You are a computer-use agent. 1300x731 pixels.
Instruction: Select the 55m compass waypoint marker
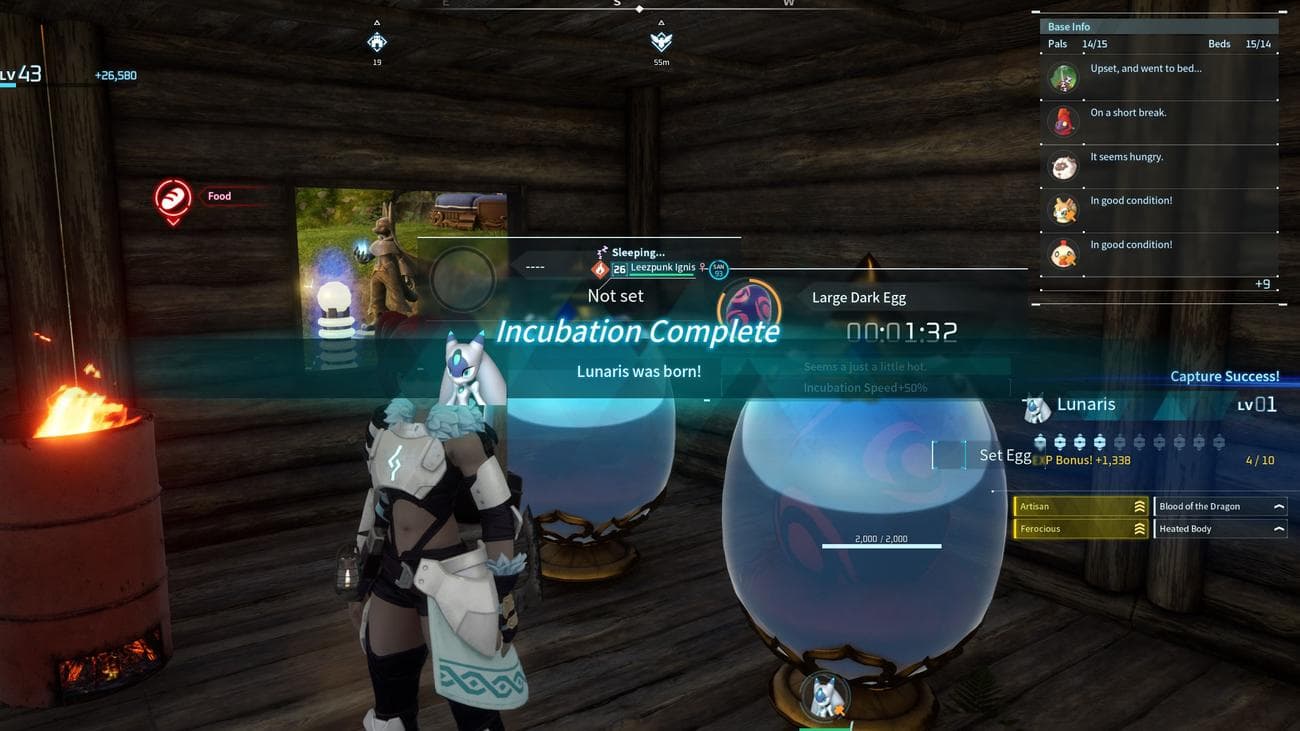click(661, 42)
